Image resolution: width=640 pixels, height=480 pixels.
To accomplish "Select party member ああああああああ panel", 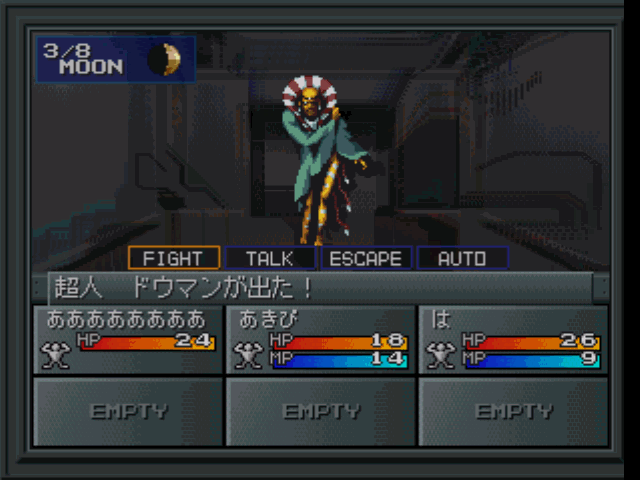I will coord(127,340).
